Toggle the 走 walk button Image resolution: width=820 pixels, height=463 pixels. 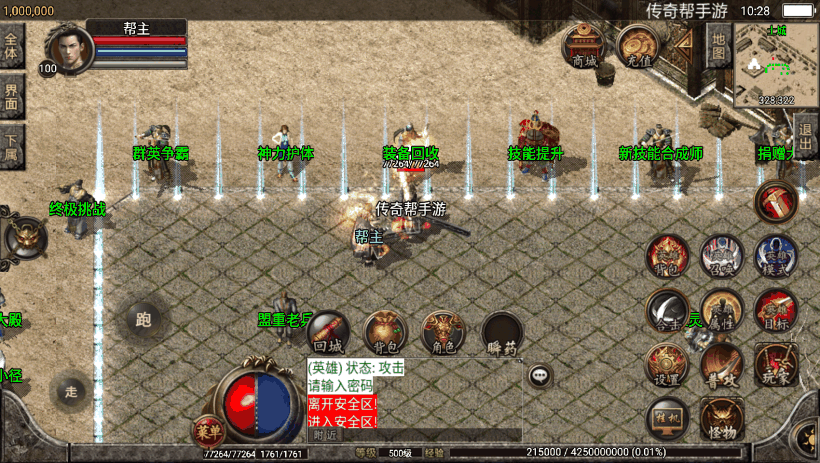click(72, 390)
